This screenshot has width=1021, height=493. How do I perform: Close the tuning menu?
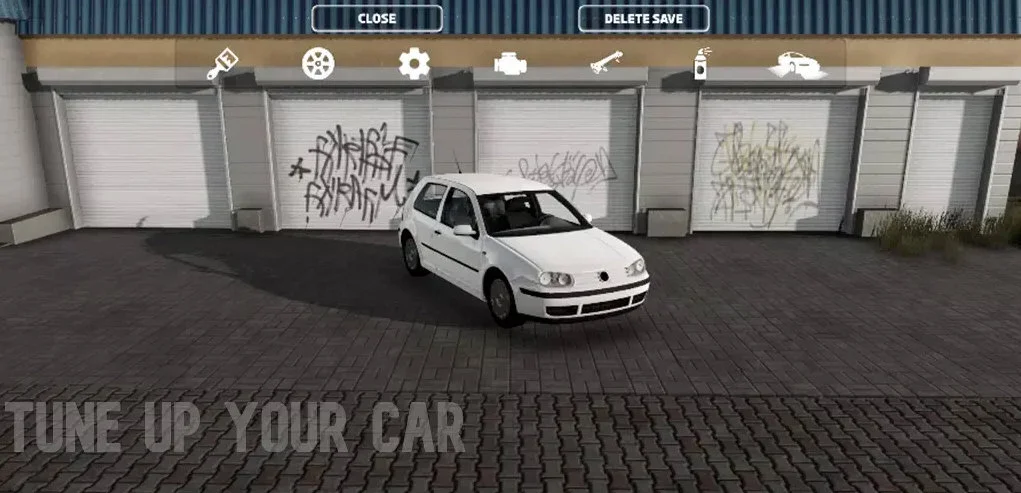(x=377, y=18)
